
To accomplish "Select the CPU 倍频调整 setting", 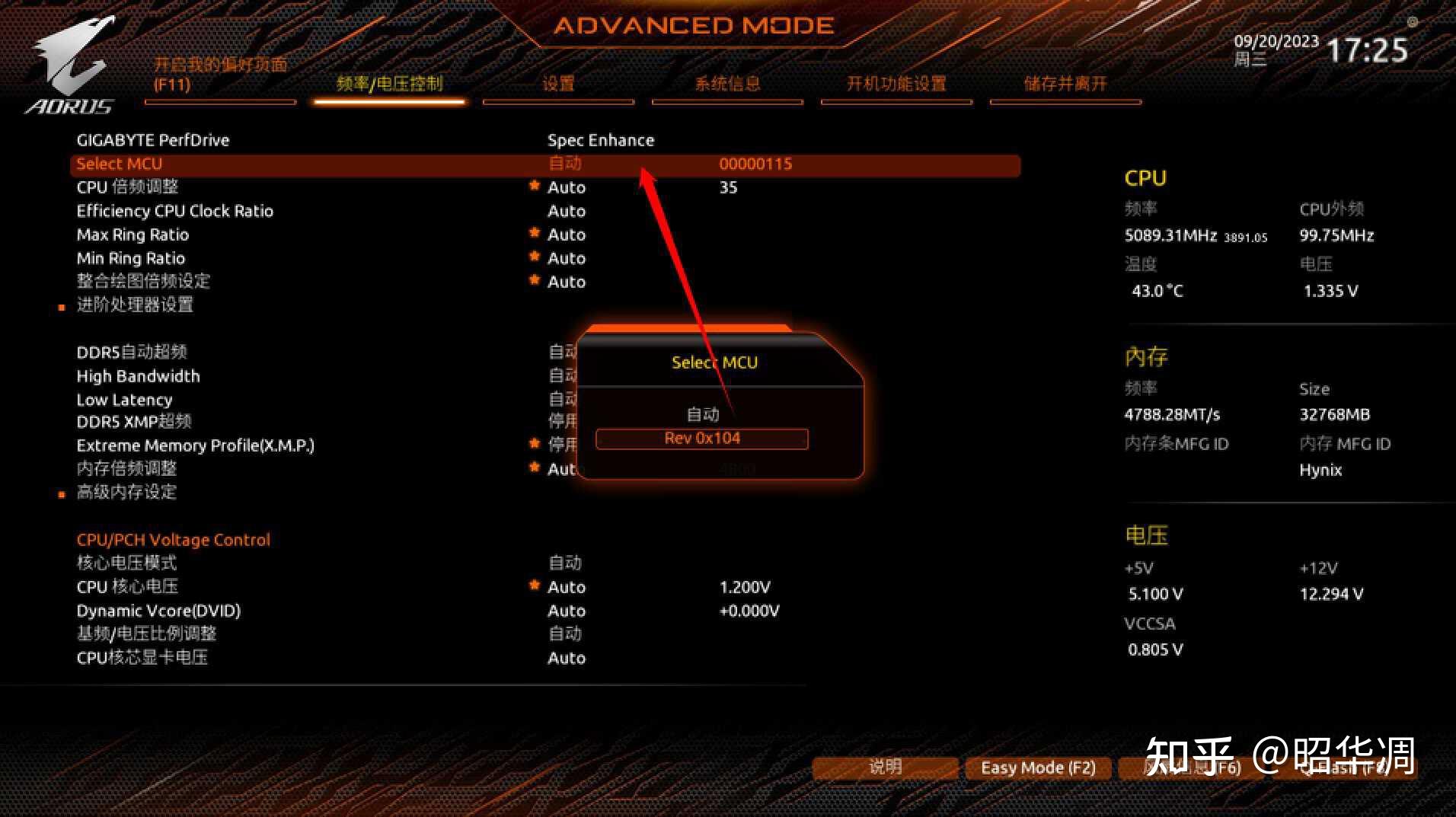I will (128, 187).
